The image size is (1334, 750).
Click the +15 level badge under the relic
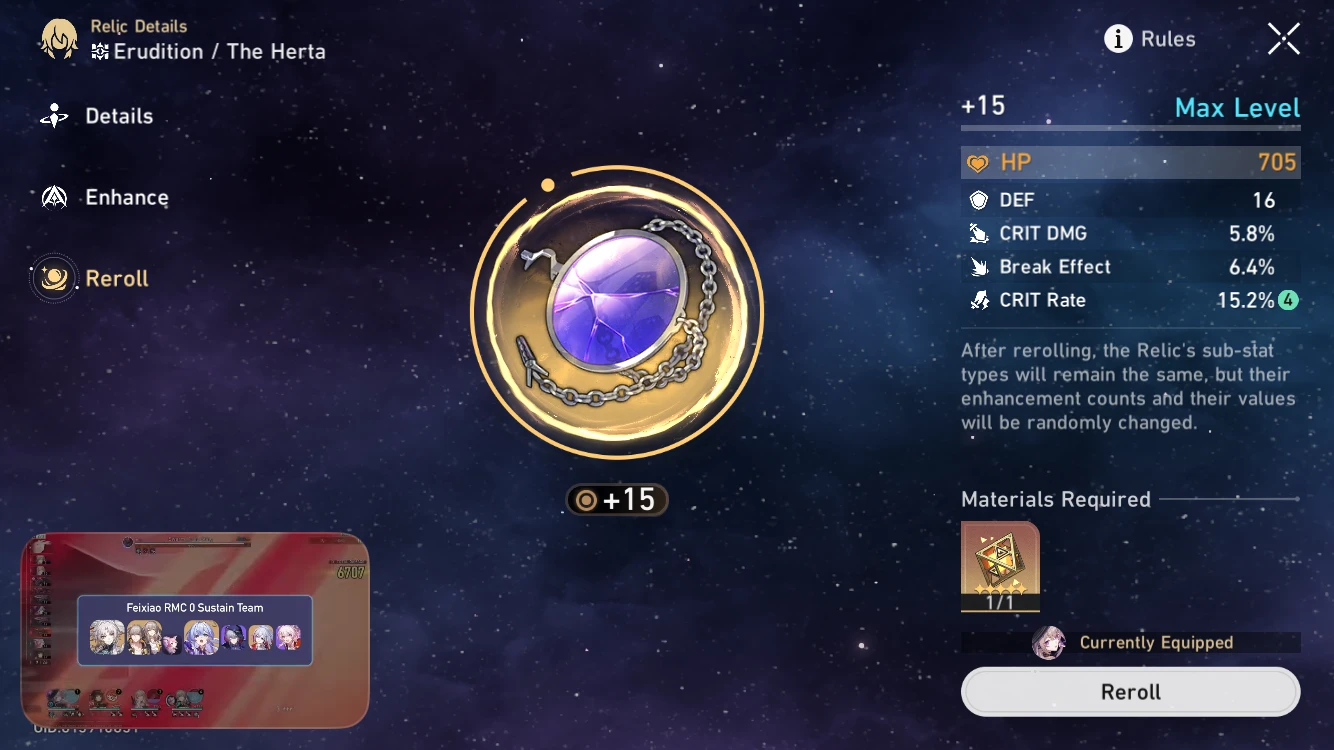pos(616,499)
